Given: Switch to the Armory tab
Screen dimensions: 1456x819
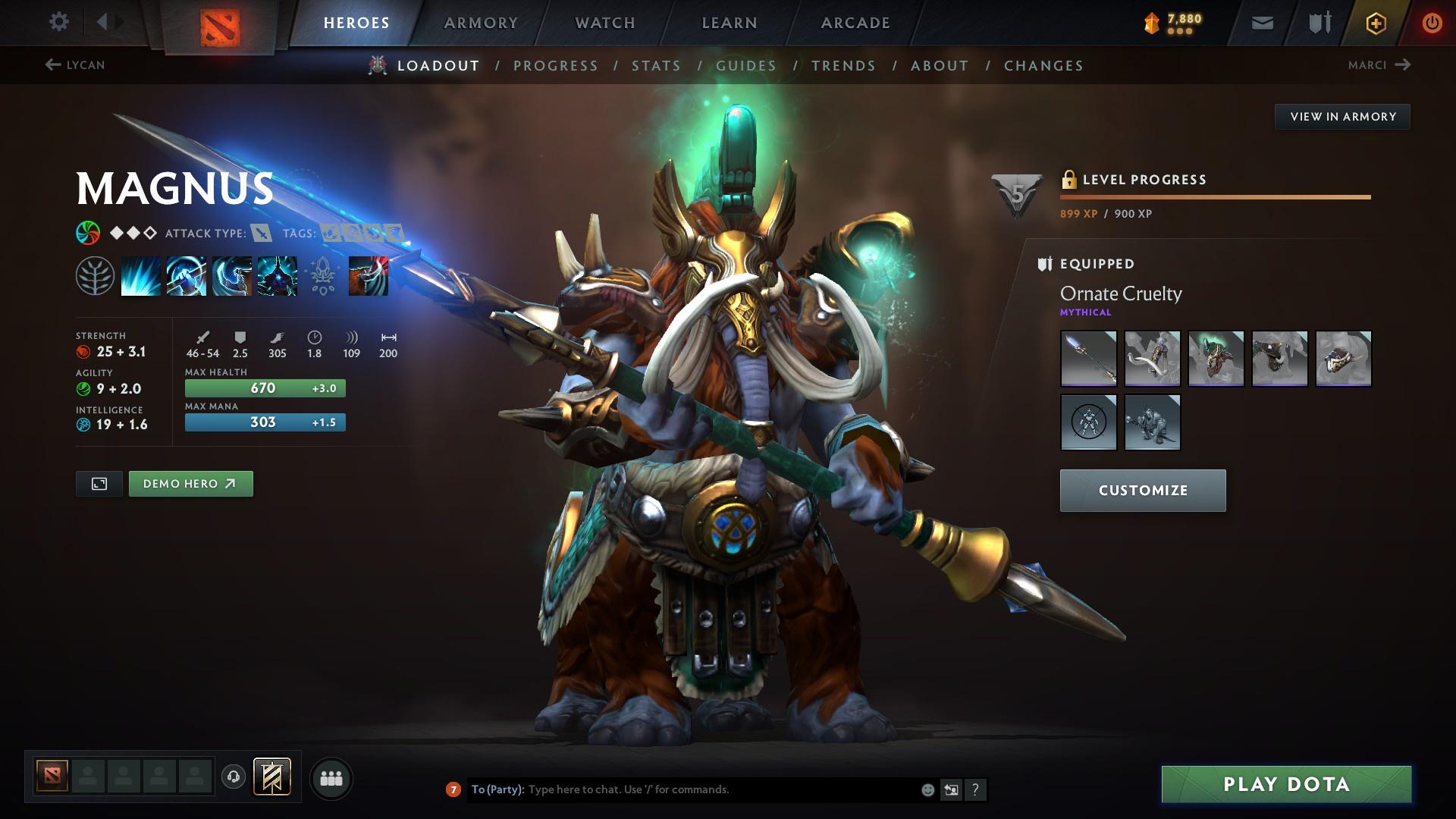Looking at the screenshot, I should [x=481, y=23].
